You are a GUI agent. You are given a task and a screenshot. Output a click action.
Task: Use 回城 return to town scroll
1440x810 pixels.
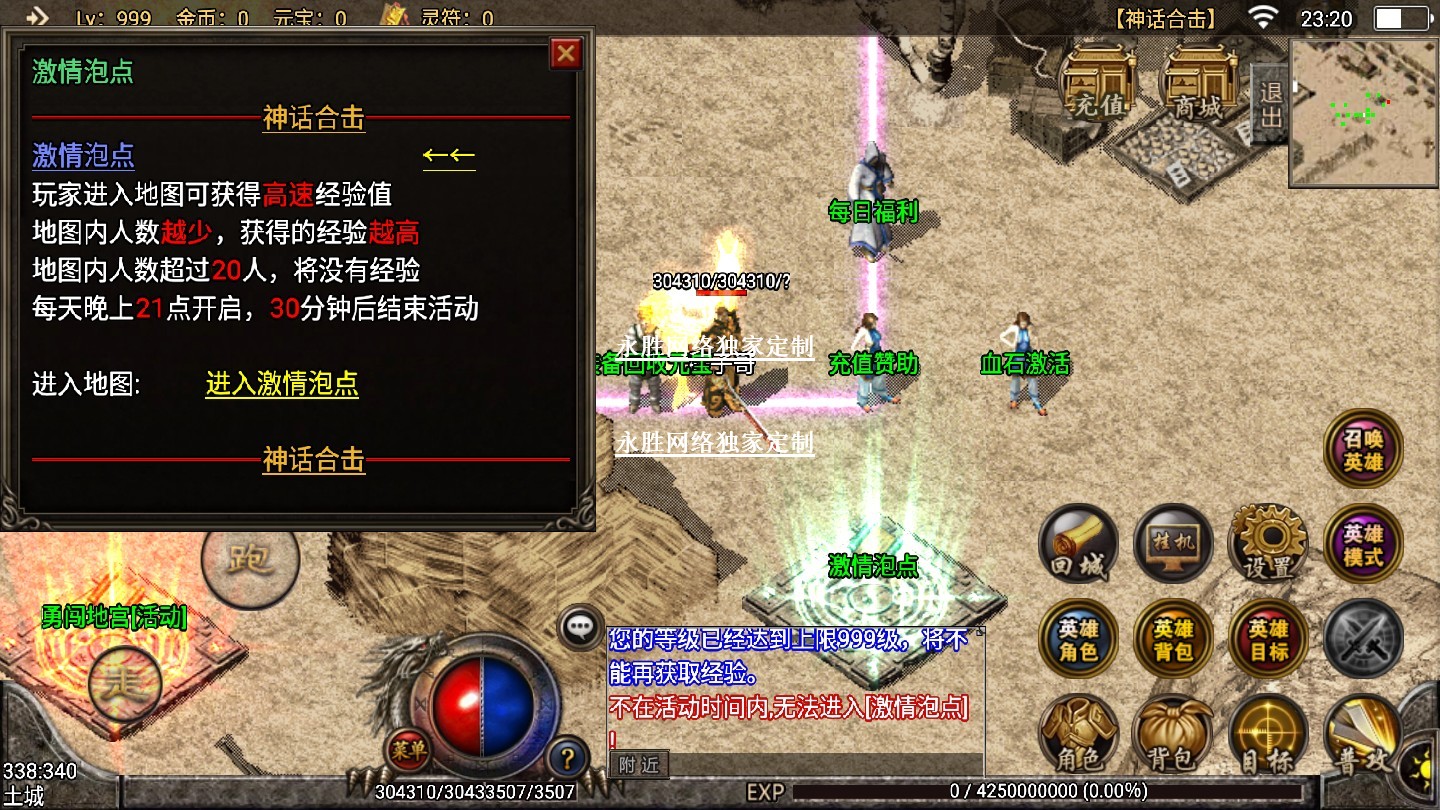tap(1079, 545)
